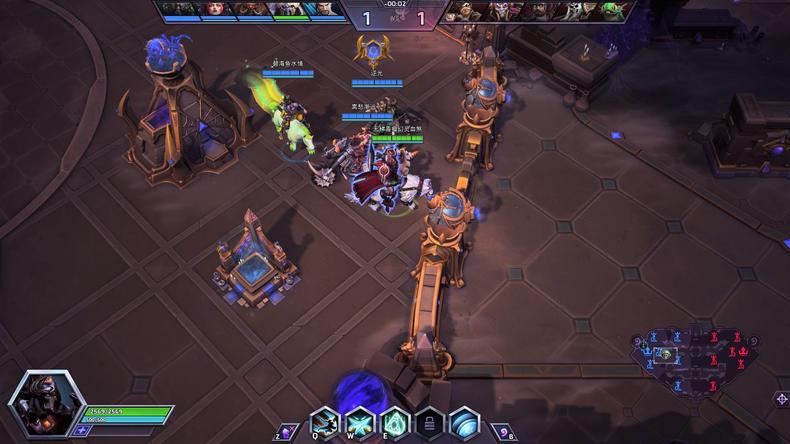
Task: Activate the W ability icon
Action: (359, 423)
